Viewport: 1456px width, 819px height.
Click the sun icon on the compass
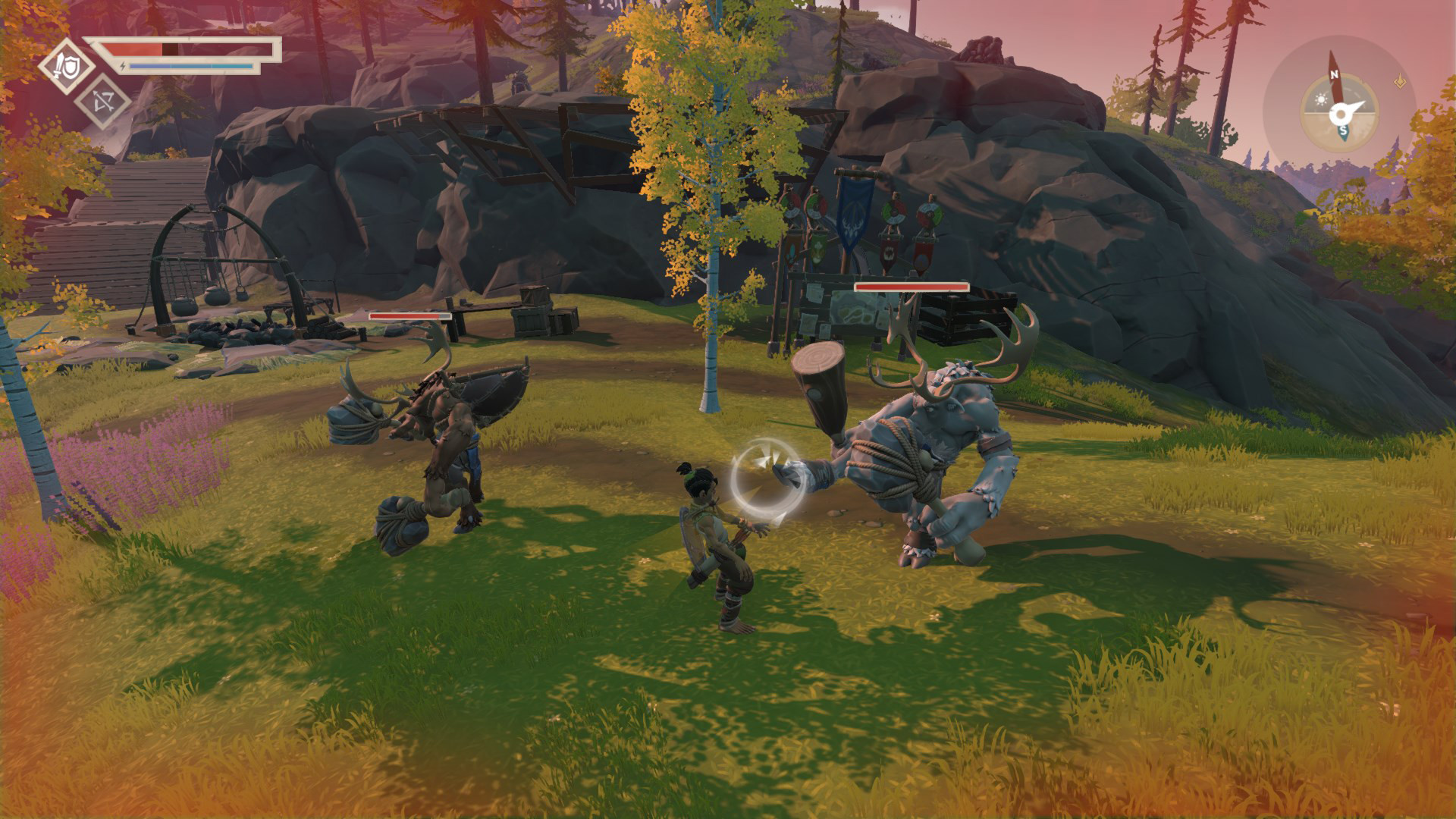tap(1321, 99)
